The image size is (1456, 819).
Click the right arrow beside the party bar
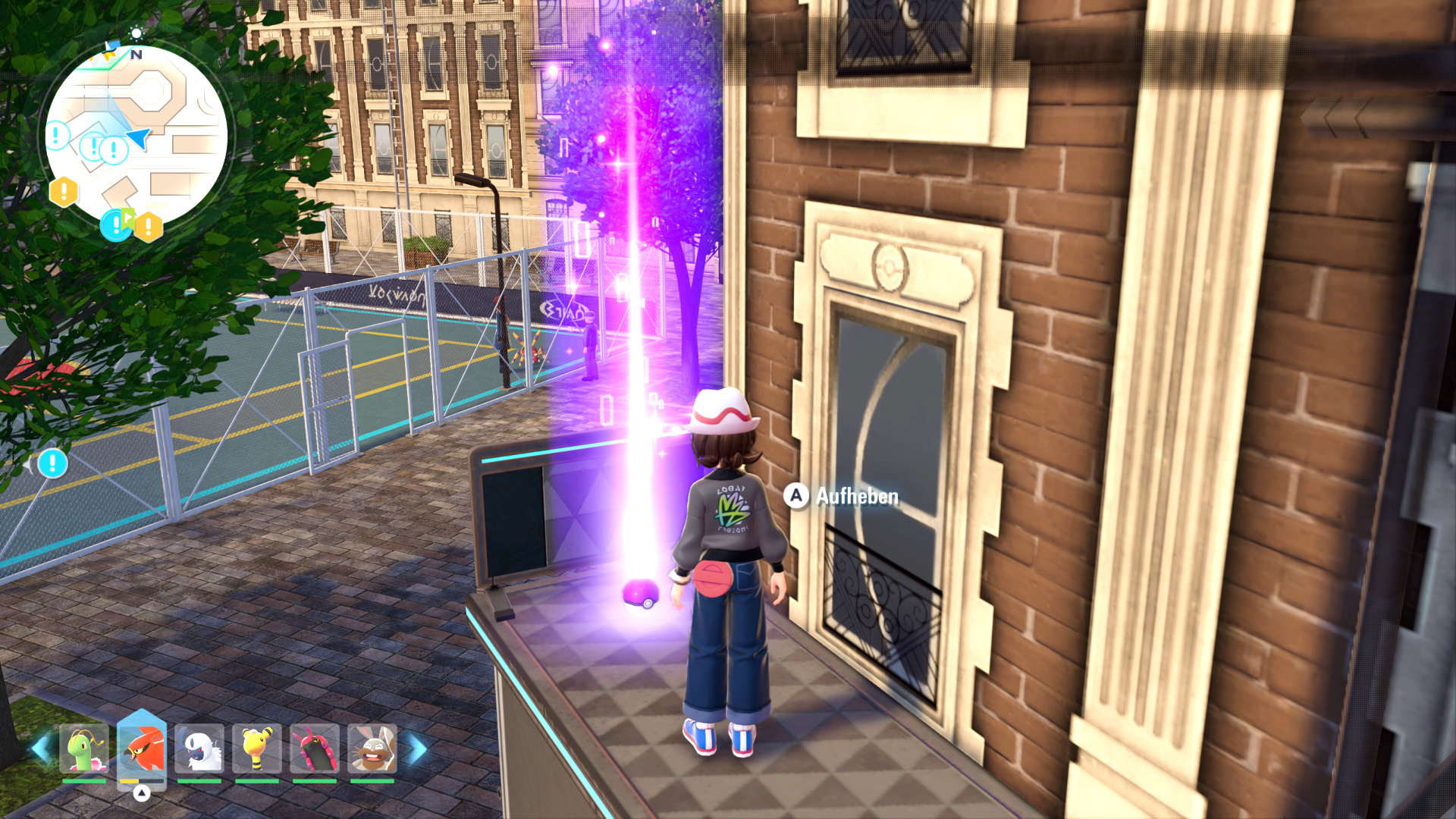point(417,749)
